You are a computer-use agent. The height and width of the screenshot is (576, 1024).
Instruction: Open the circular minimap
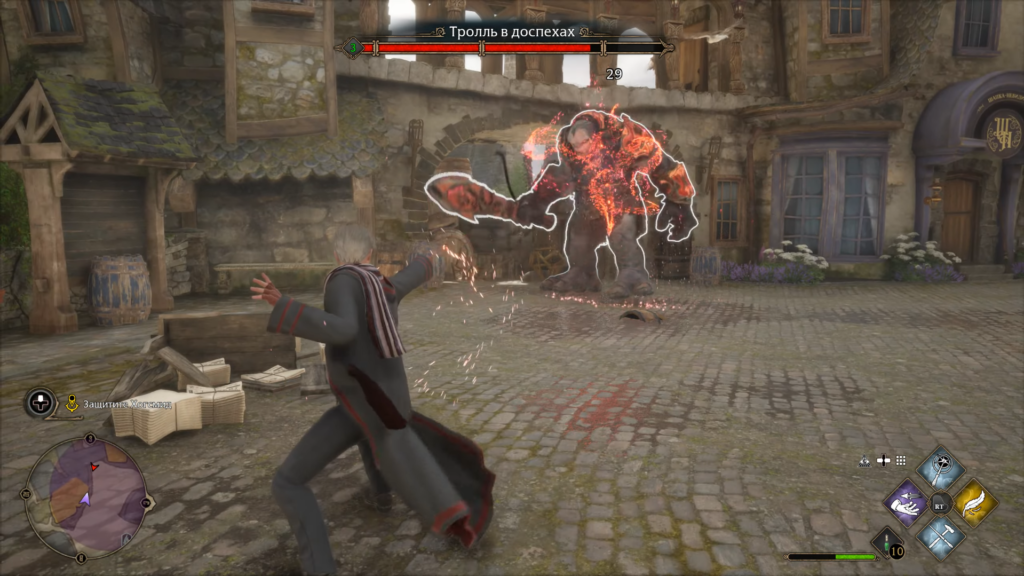[x=85, y=497]
